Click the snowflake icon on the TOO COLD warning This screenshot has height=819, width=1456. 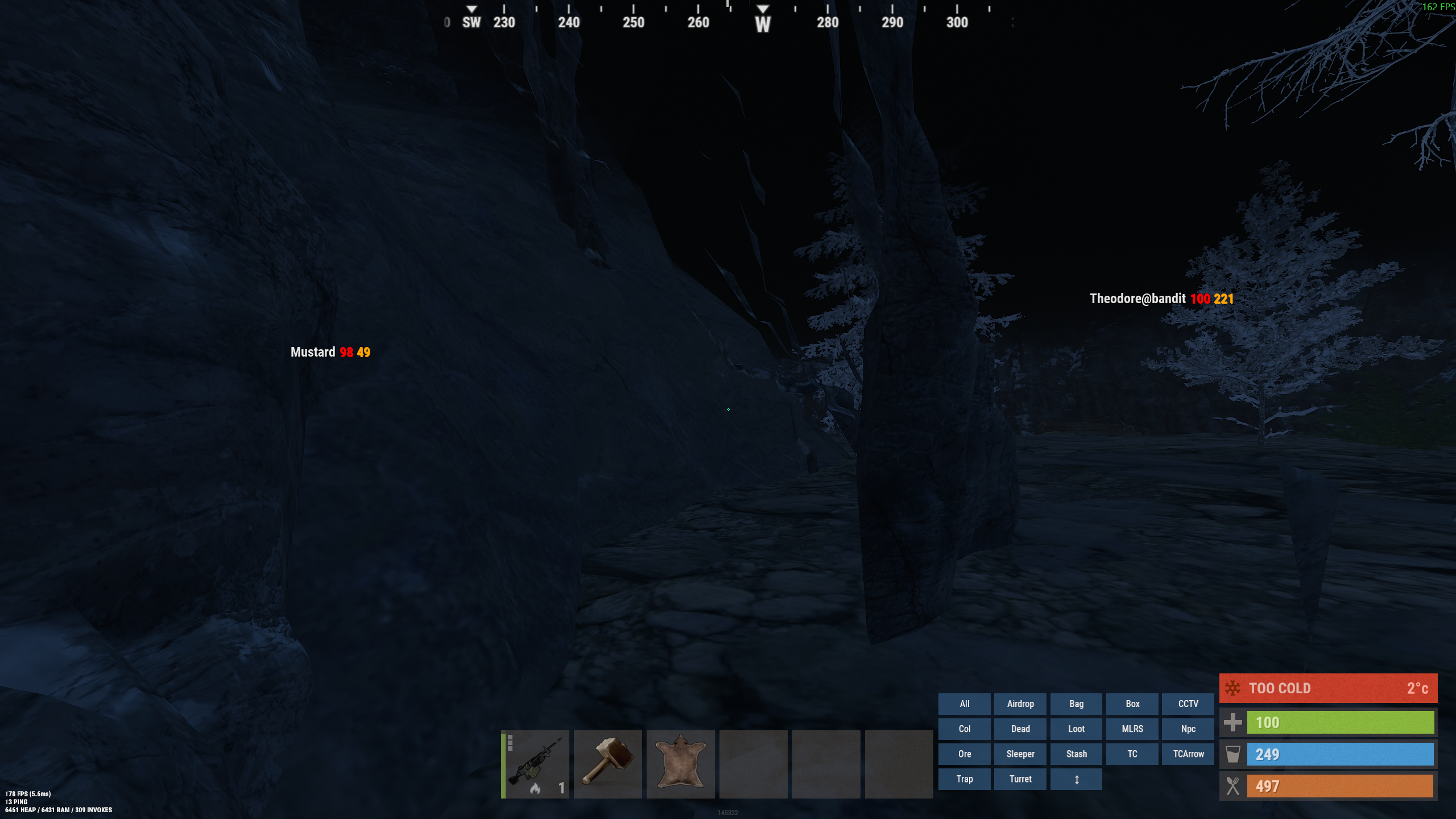[1232, 688]
